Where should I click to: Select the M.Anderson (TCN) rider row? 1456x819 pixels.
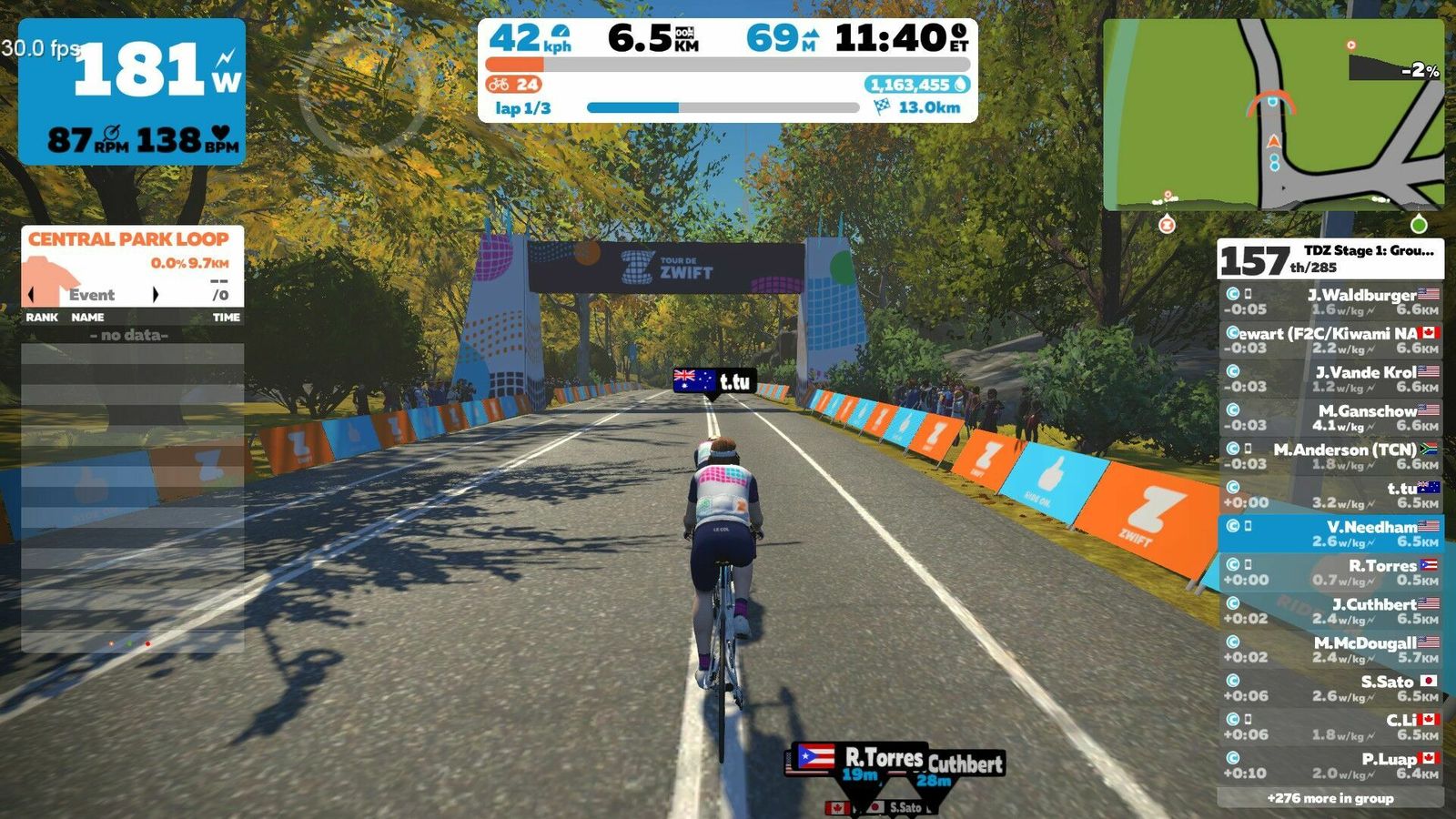[x=1330, y=456]
